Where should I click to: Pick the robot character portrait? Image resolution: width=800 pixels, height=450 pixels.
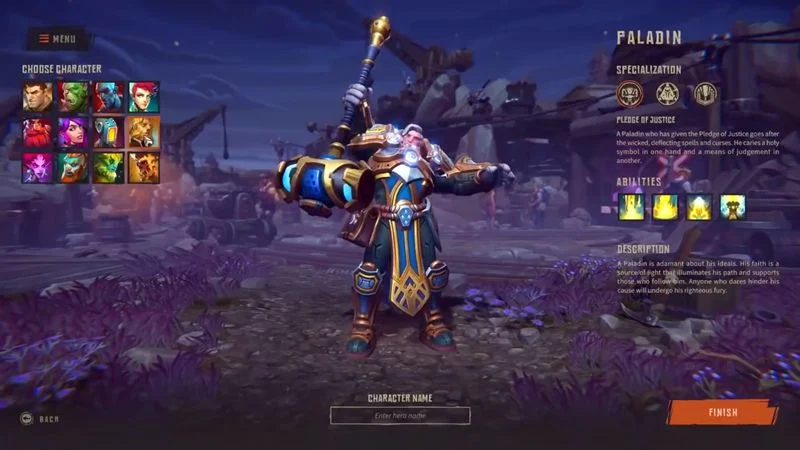(x=108, y=132)
